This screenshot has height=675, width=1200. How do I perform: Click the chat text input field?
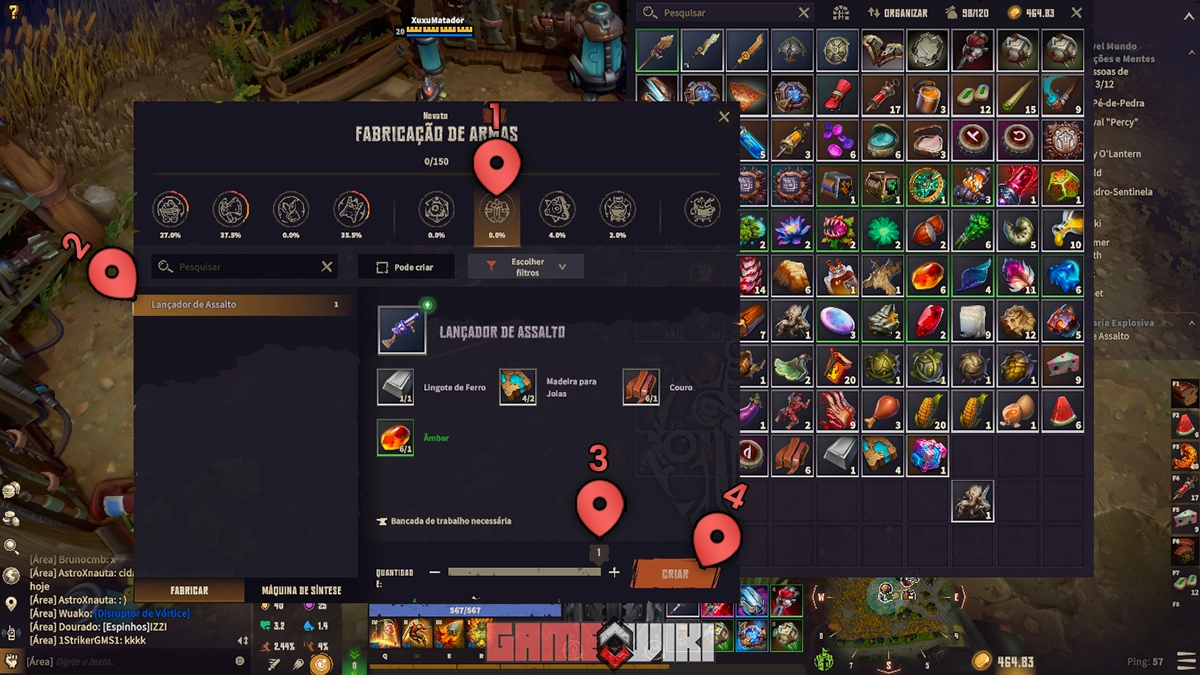[x=130, y=661]
